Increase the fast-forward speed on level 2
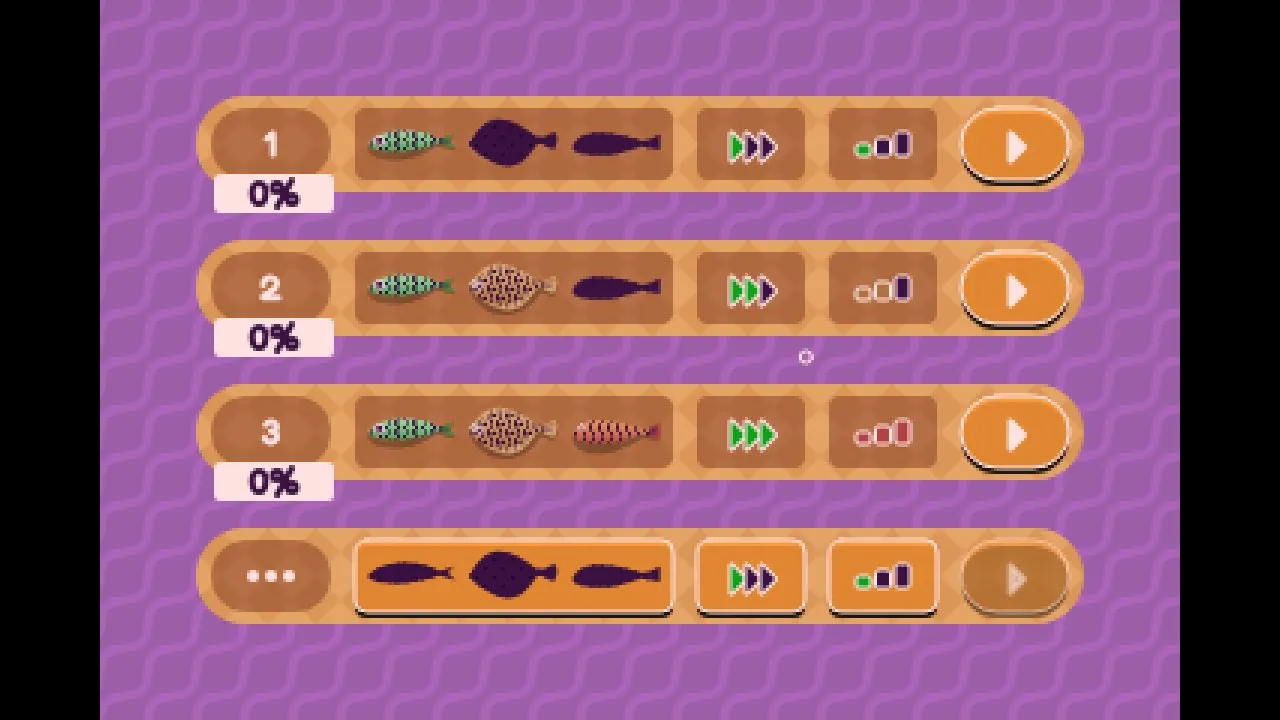Screen dimensions: 1280x720 pos(749,290)
